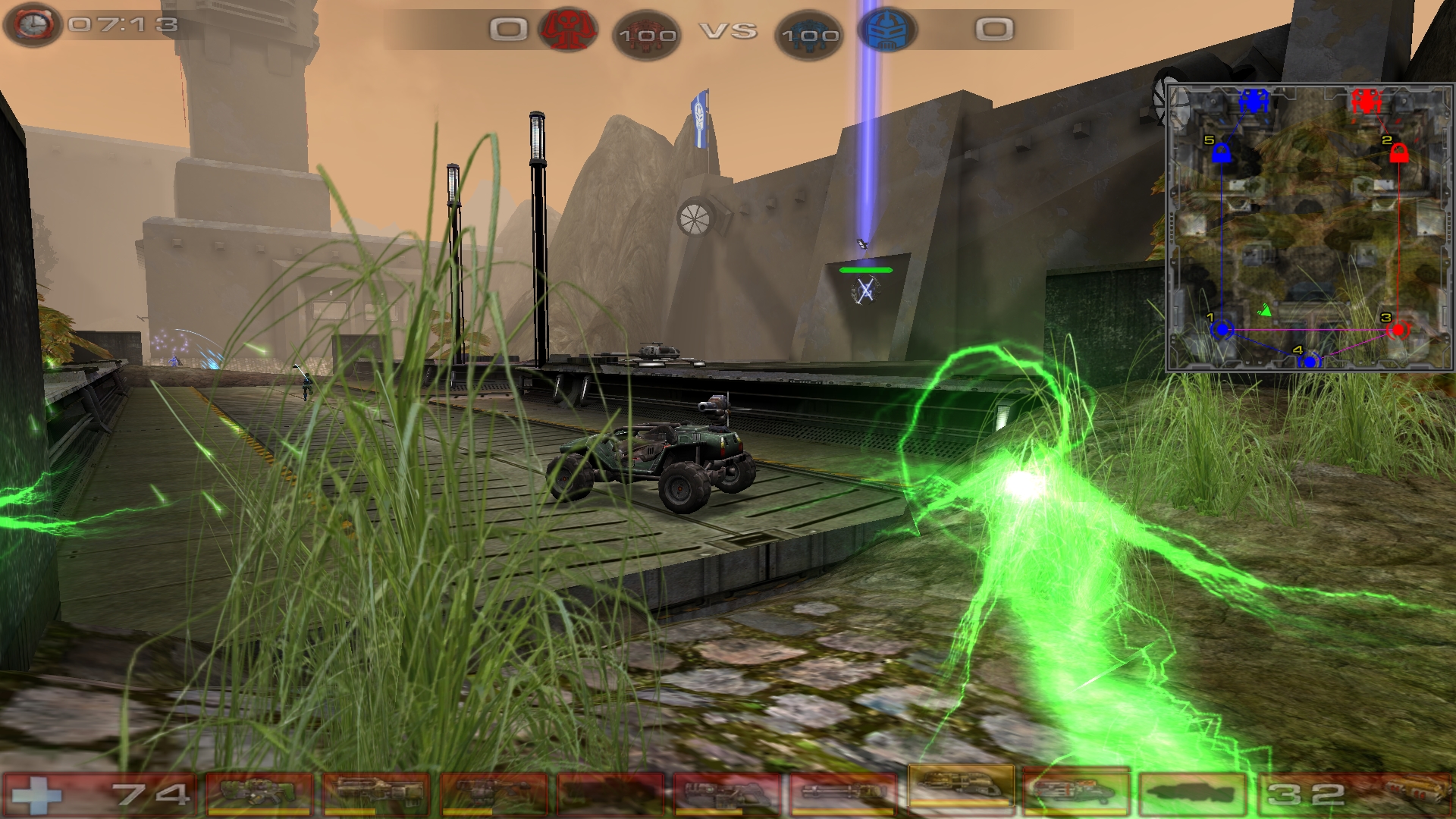Select locked red node 2 on minimap
This screenshot has height=819, width=1456.
[1399, 154]
